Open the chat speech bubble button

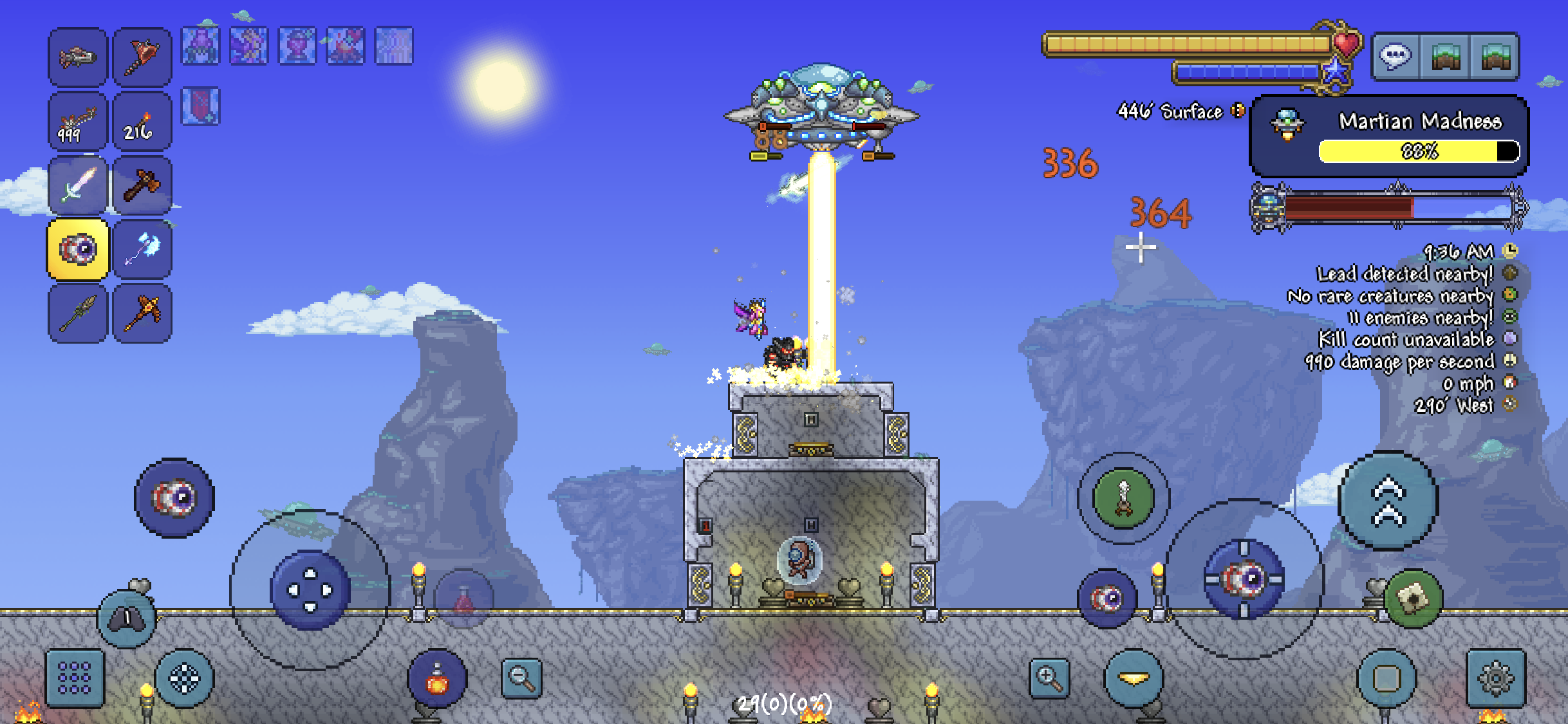(x=1395, y=57)
